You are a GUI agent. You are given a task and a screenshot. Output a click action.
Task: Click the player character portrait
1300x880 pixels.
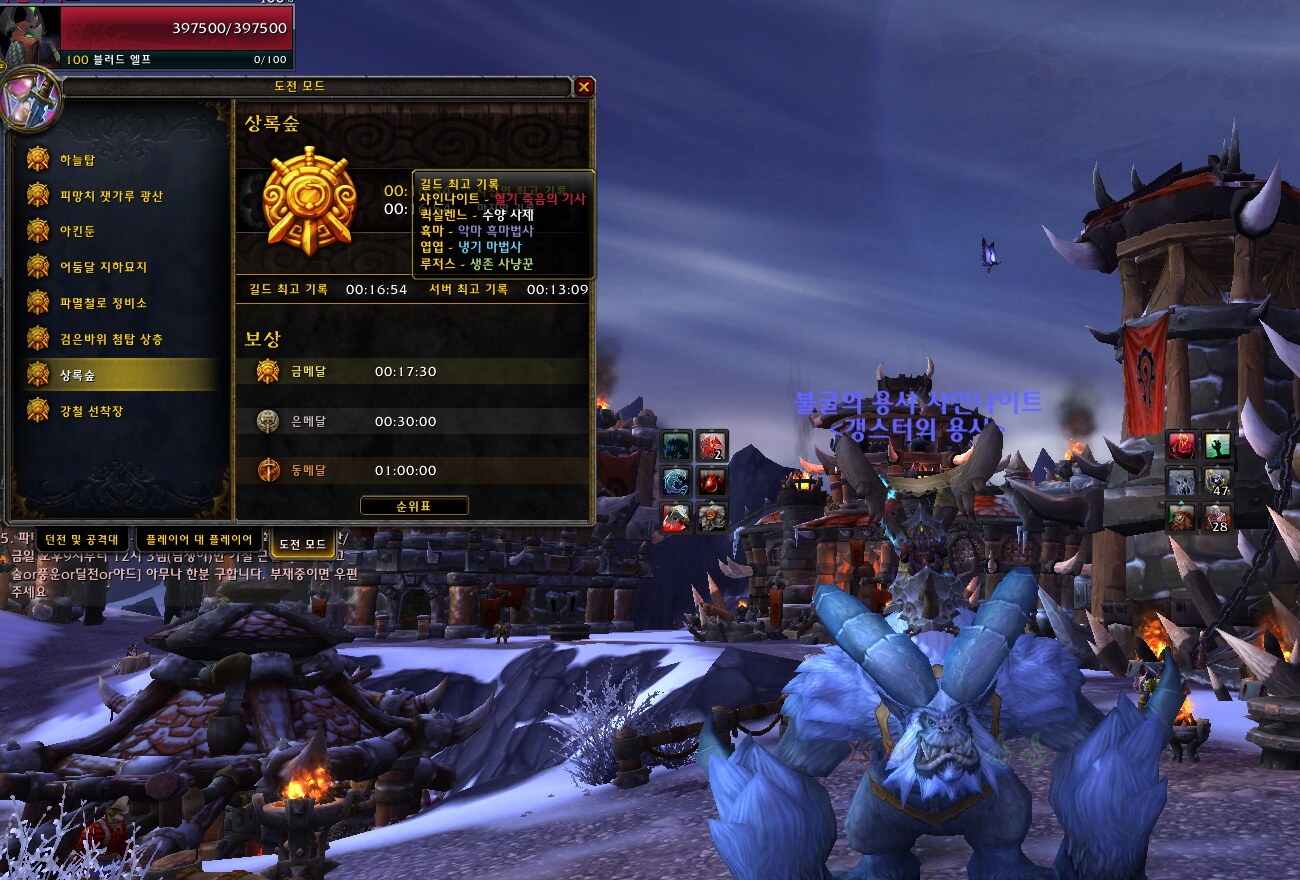pos(32,34)
